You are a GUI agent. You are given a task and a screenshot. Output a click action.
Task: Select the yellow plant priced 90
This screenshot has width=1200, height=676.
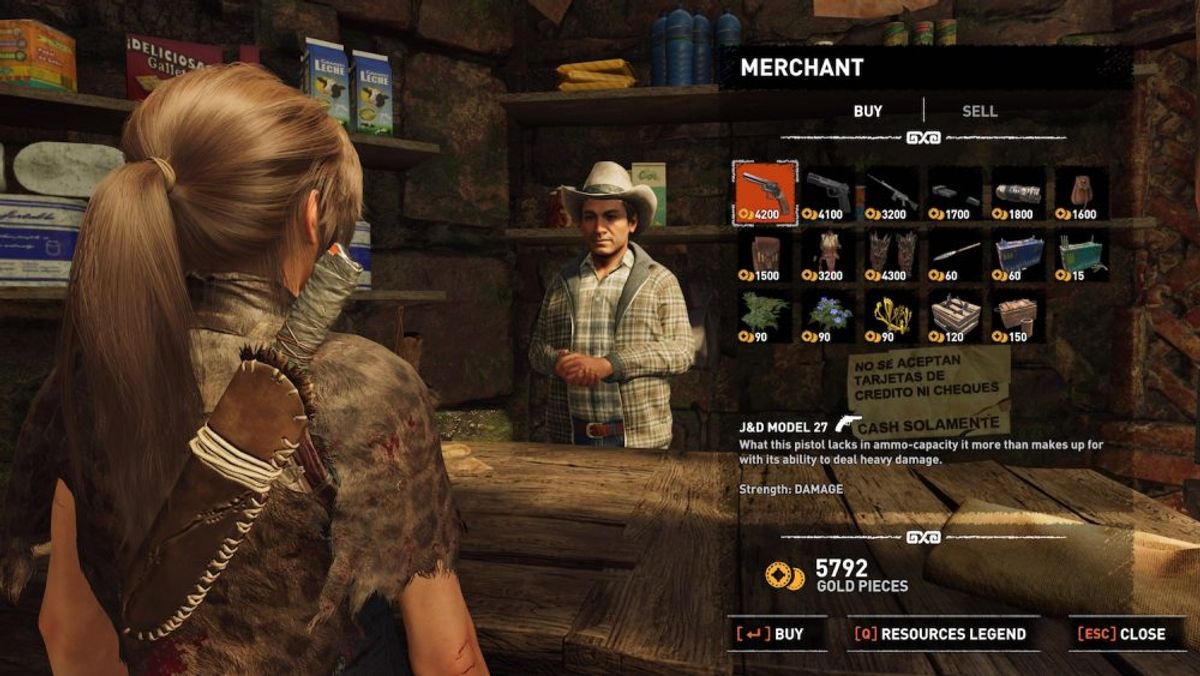point(892,316)
